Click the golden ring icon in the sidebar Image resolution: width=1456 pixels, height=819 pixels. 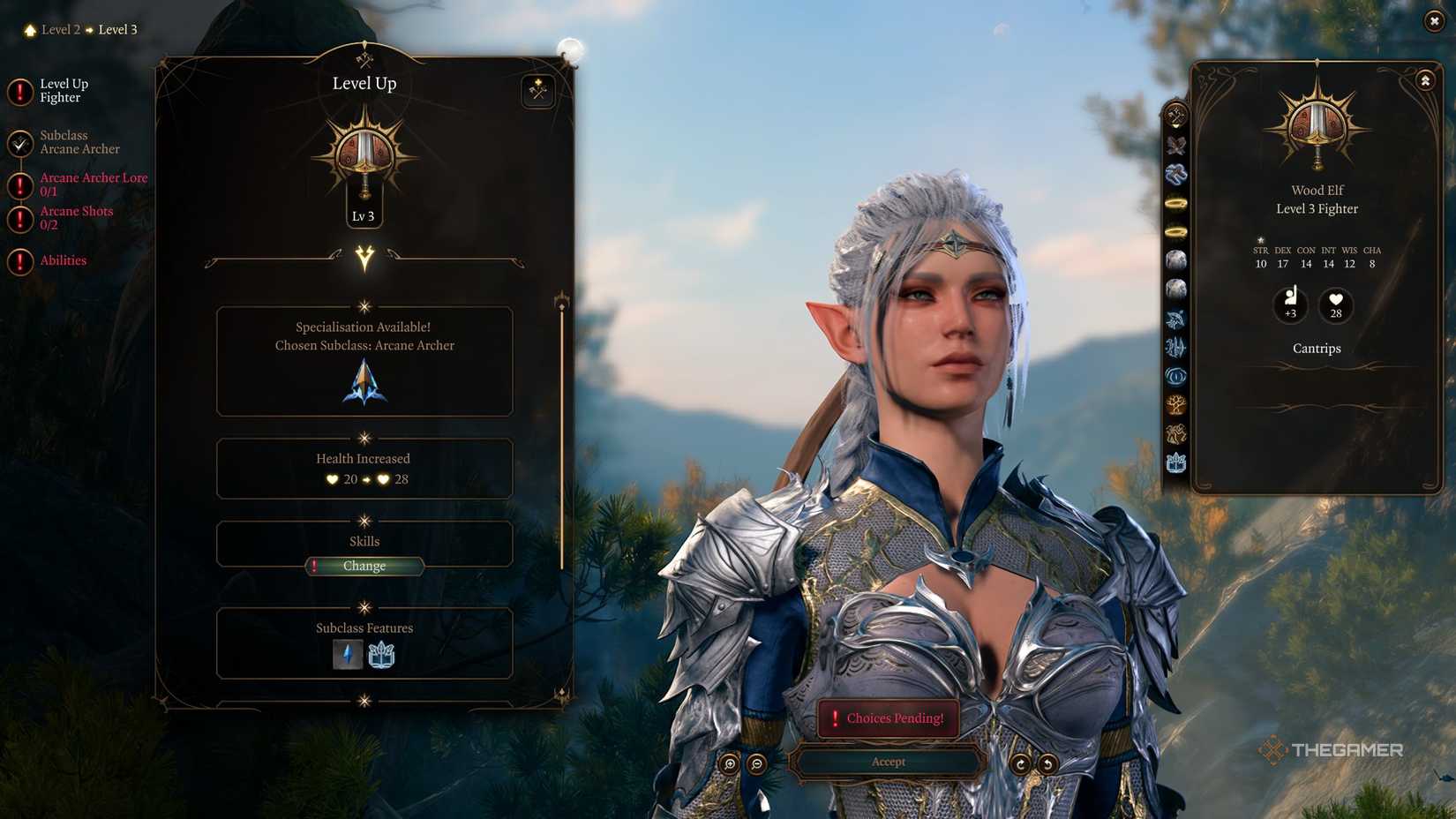(x=1175, y=201)
